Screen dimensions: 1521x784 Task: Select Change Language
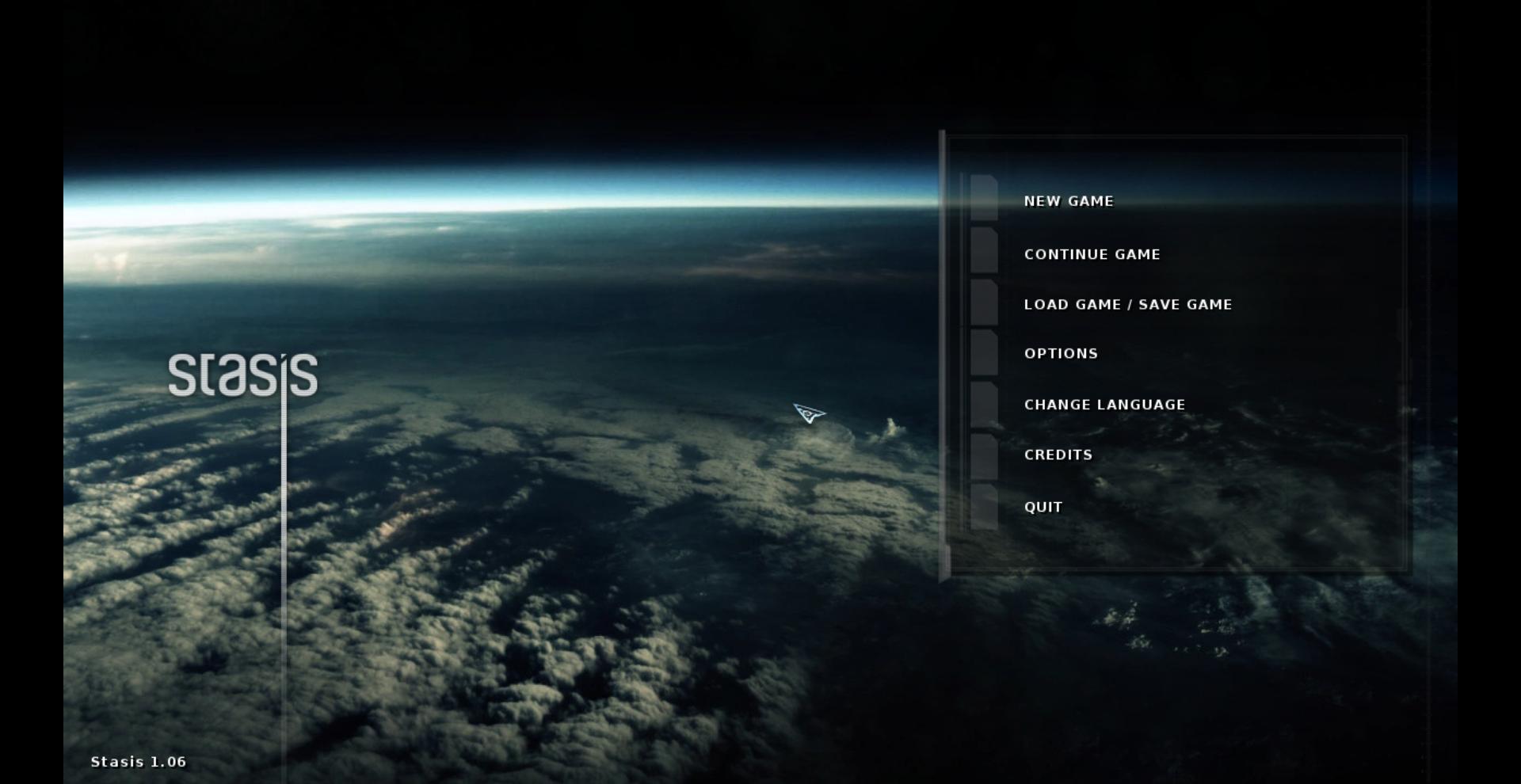point(1104,405)
